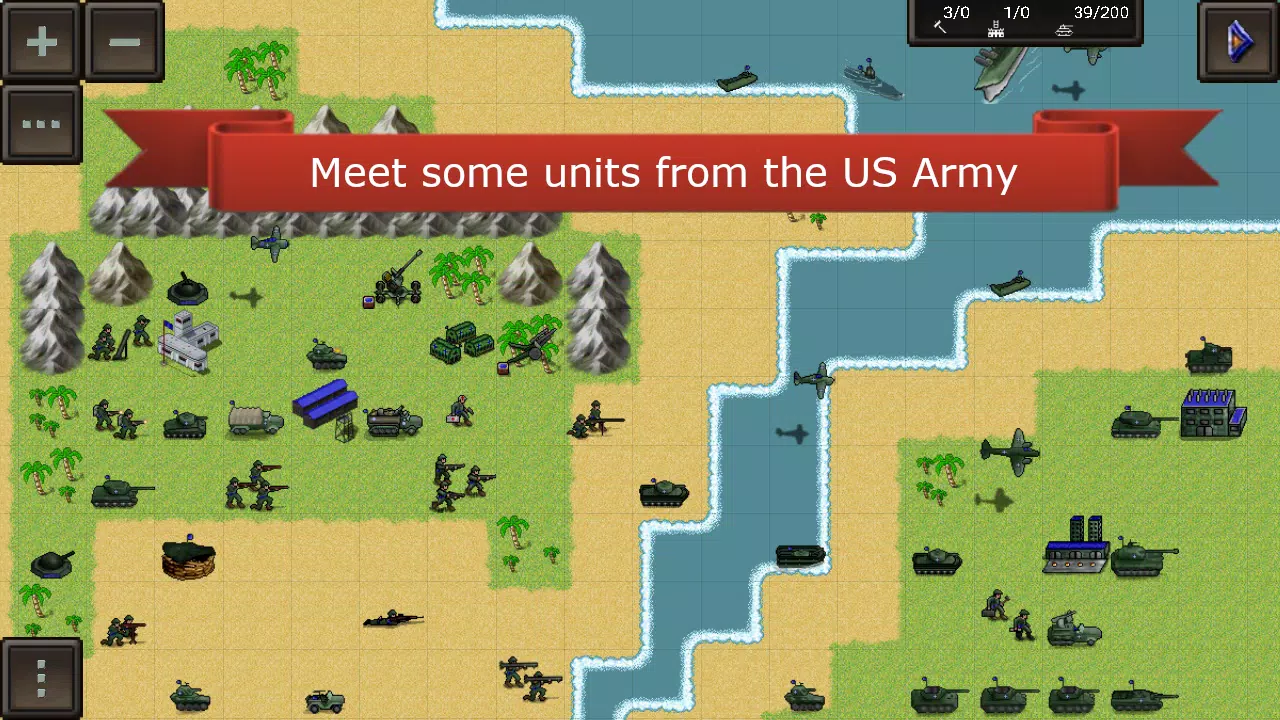Open the bottom-left vertical dots menu
This screenshot has height=720, width=1280.
41,676
